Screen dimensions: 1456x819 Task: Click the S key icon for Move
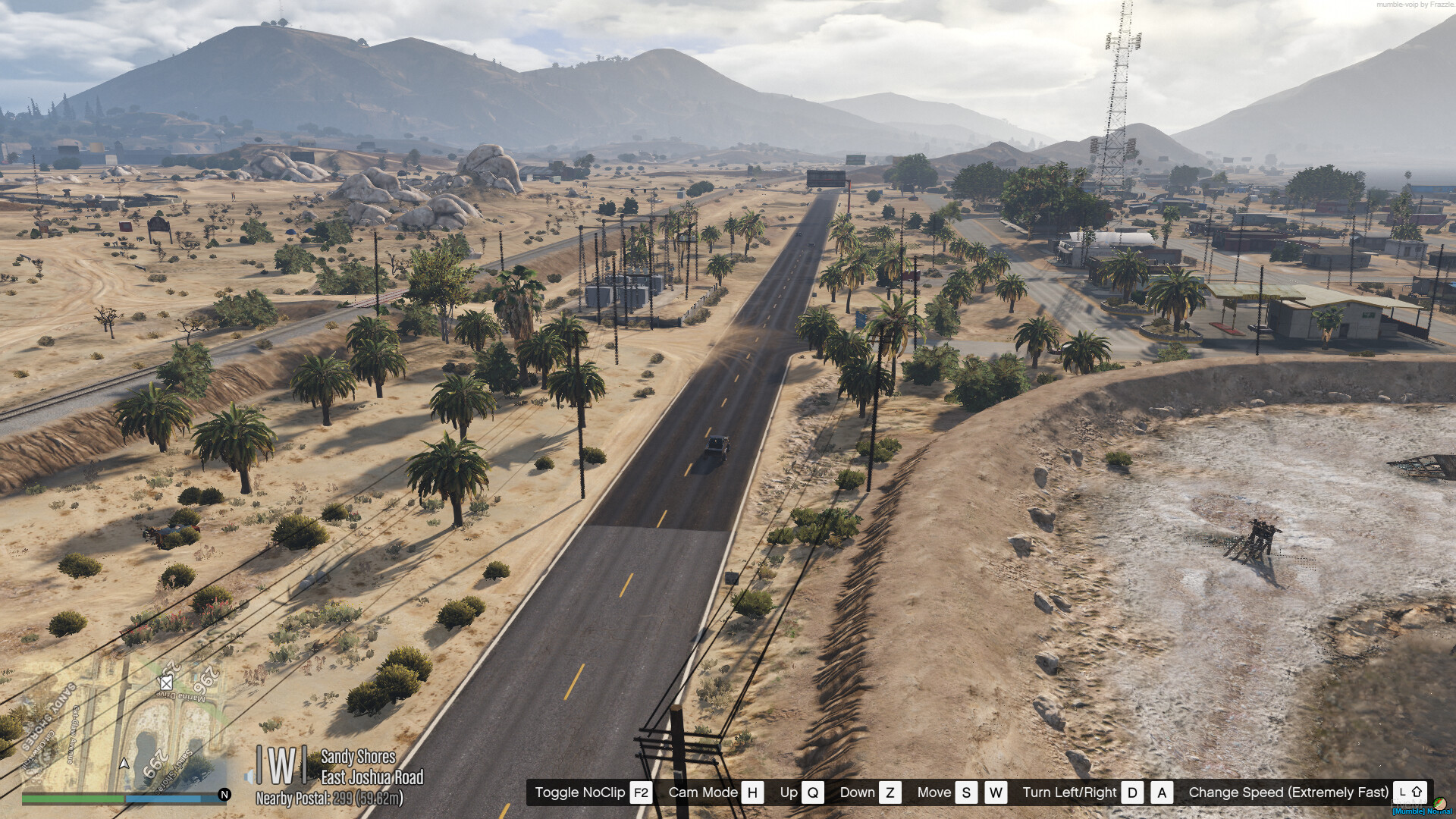pyautogui.click(x=965, y=792)
